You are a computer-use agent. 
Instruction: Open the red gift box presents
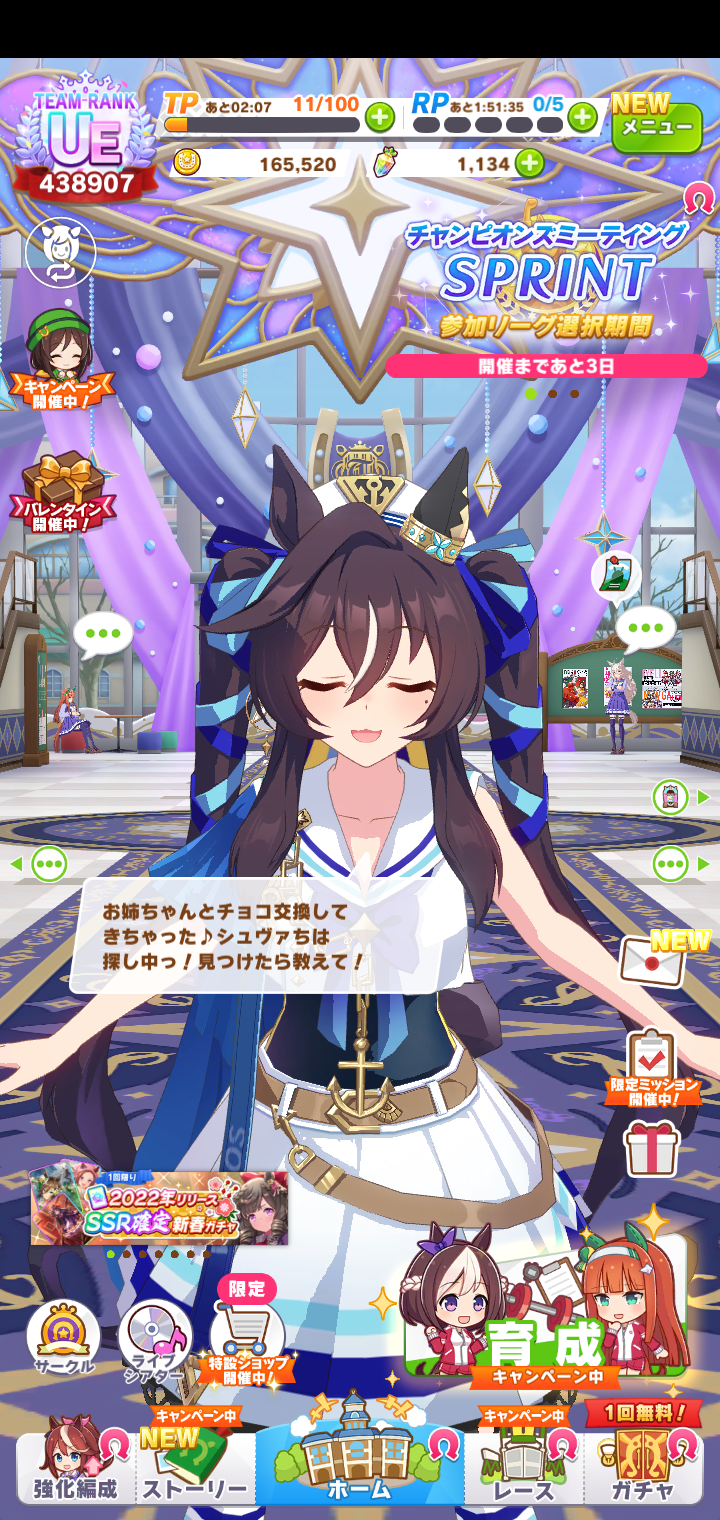click(x=652, y=1148)
